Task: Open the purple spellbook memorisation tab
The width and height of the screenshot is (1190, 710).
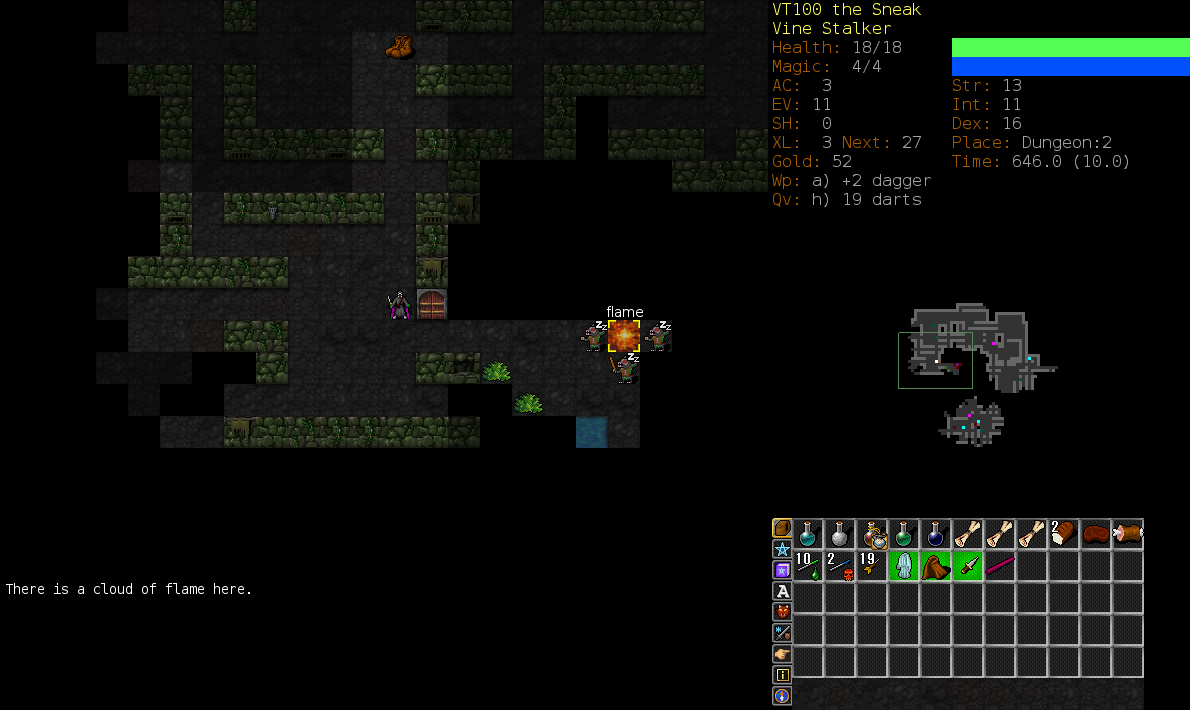Action: [782, 570]
